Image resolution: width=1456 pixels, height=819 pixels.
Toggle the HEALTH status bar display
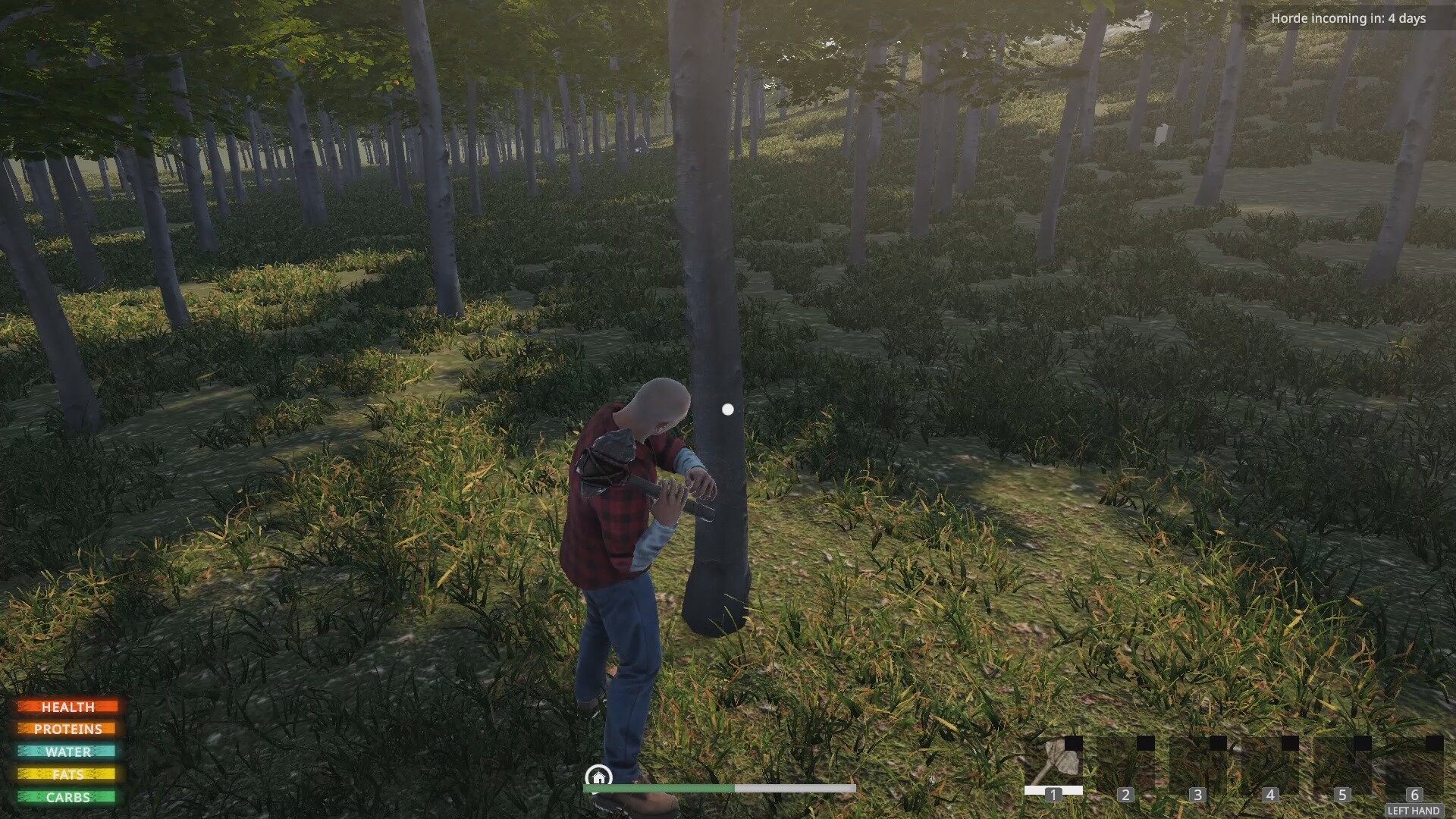pyautogui.click(x=70, y=707)
